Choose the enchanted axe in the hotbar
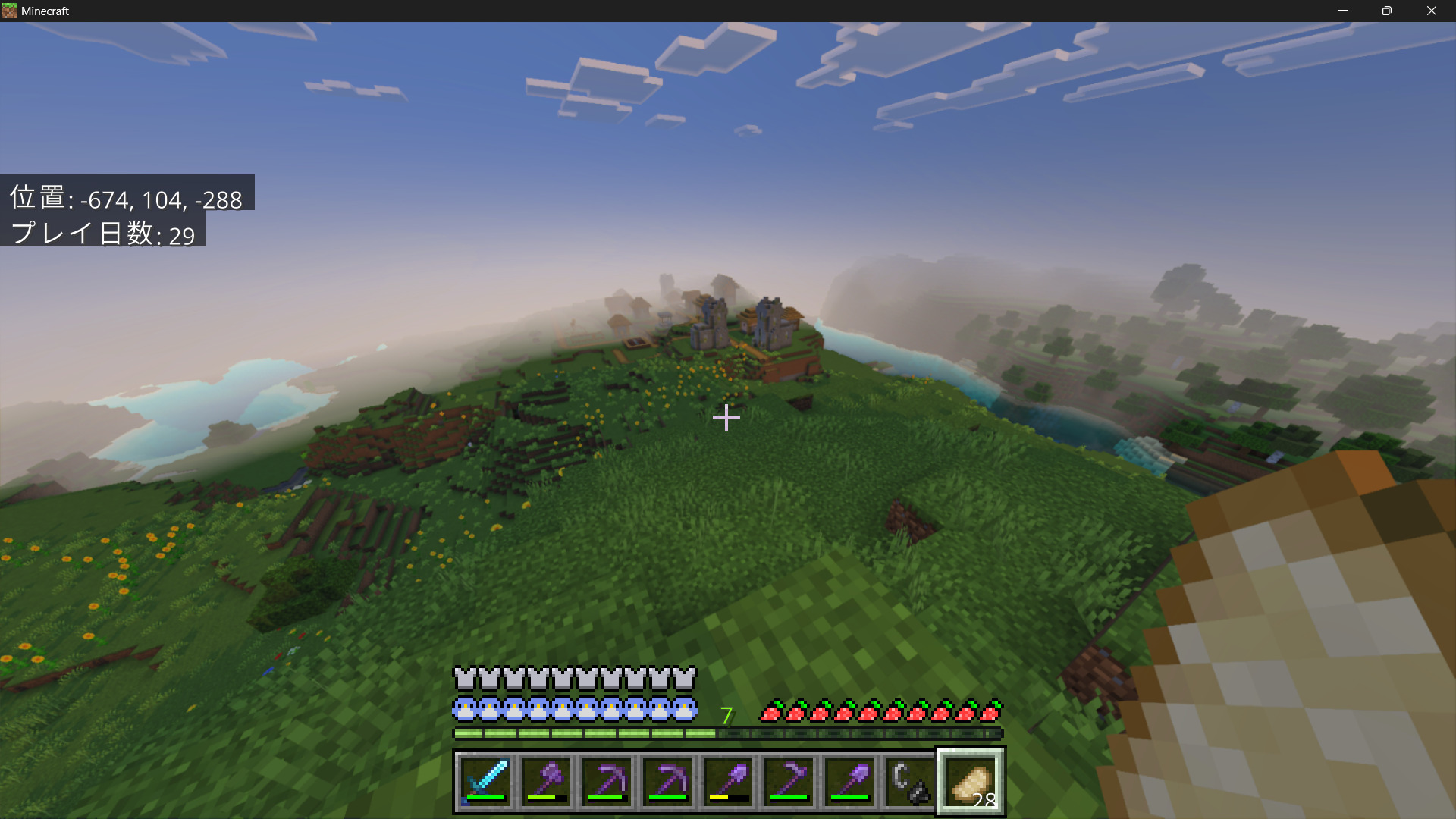 [x=546, y=780]
